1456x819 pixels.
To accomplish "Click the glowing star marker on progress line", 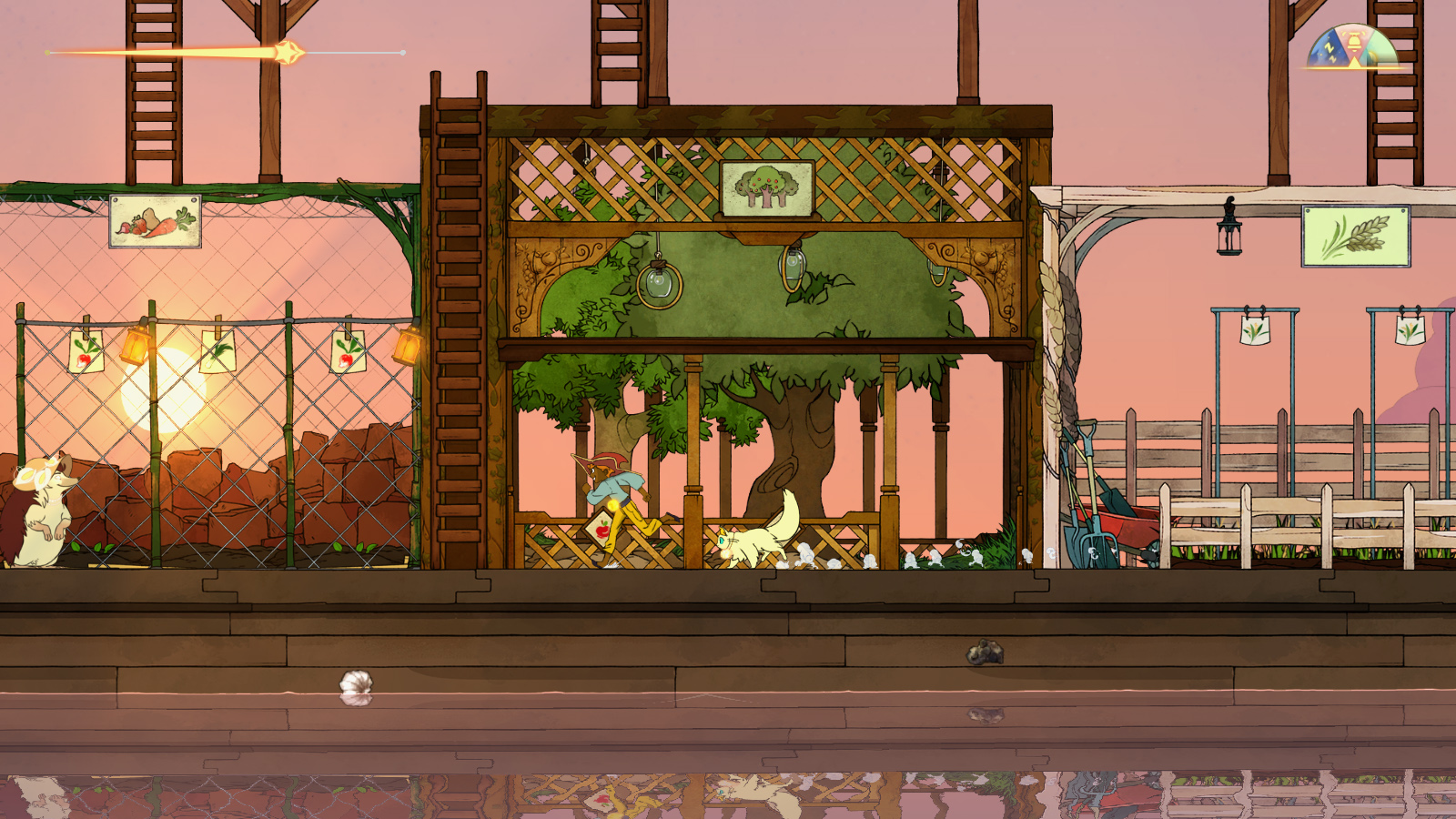I will [x=288, y=53].
